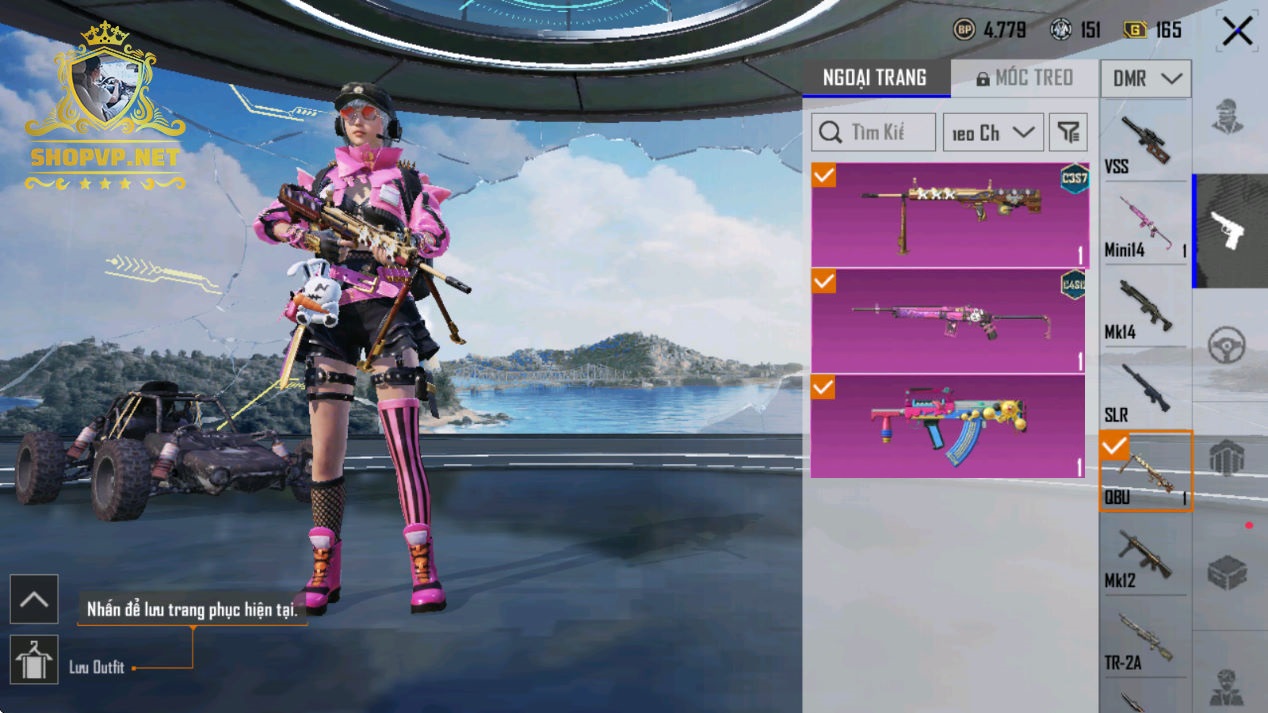This screenshot has height=713, width=1268.
Task: Click the Tìm Kiếm search field
Action: (x=874, y=132)
